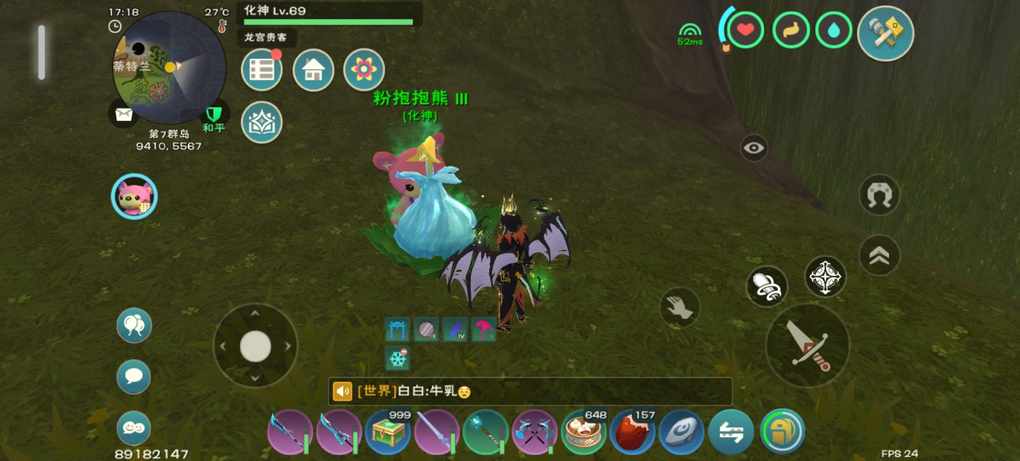
Task: Tap the hotbar swap arrows button
Action: tap(731, 433)
